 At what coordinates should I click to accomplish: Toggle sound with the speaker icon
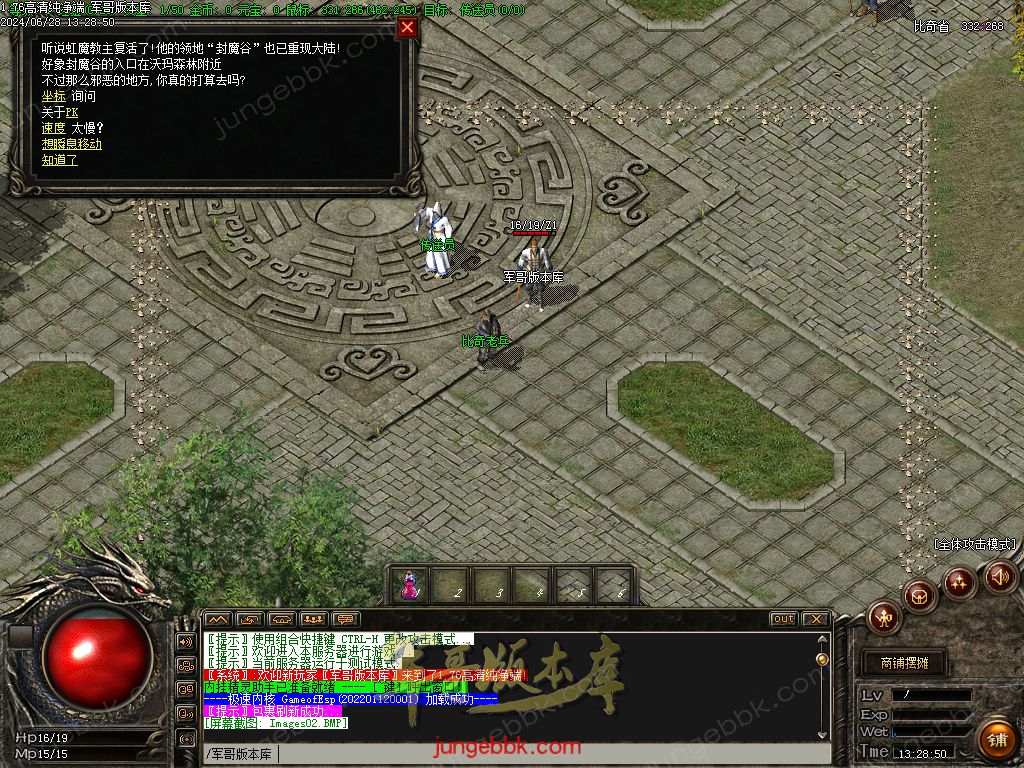999,576
